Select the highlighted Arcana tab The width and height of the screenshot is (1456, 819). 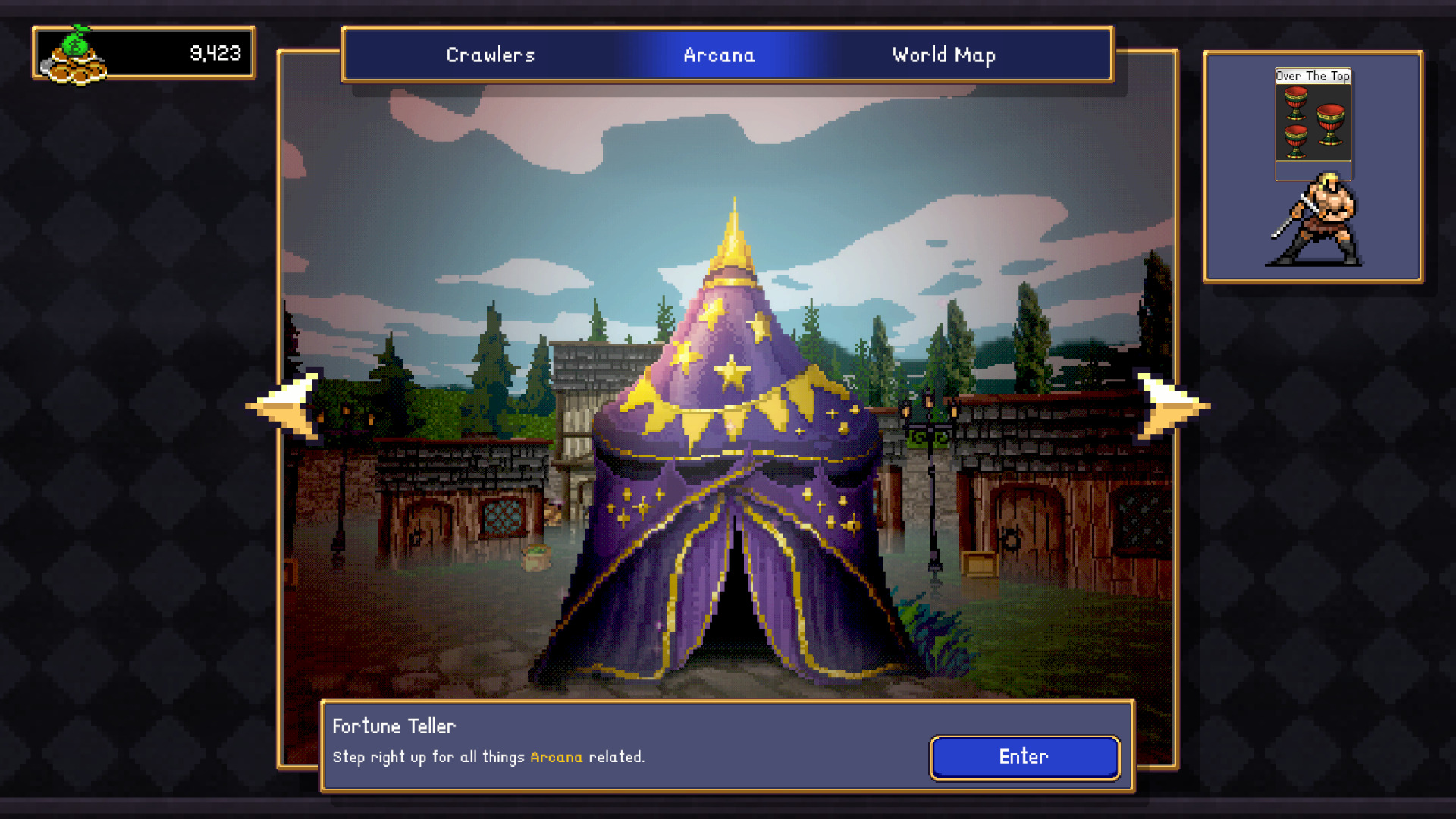pos(719,55)
